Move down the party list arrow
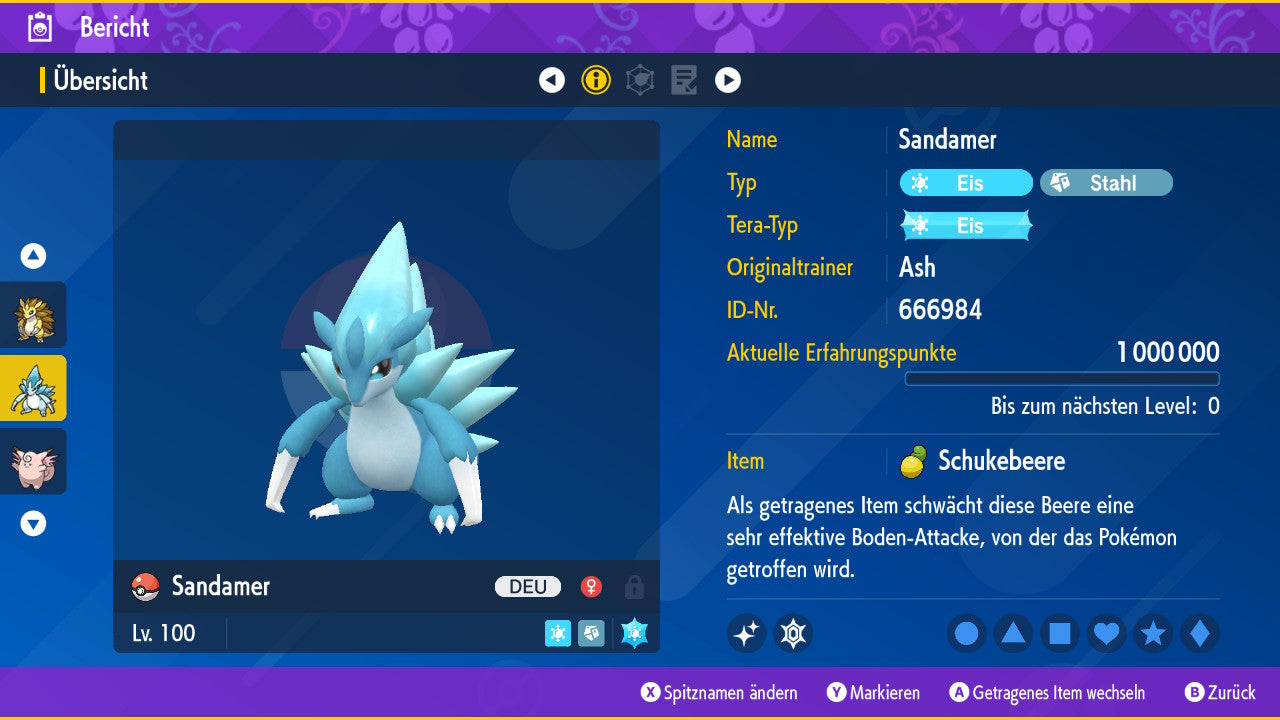Viewport: 1280px width, 720px height. (x=33, y=523)
